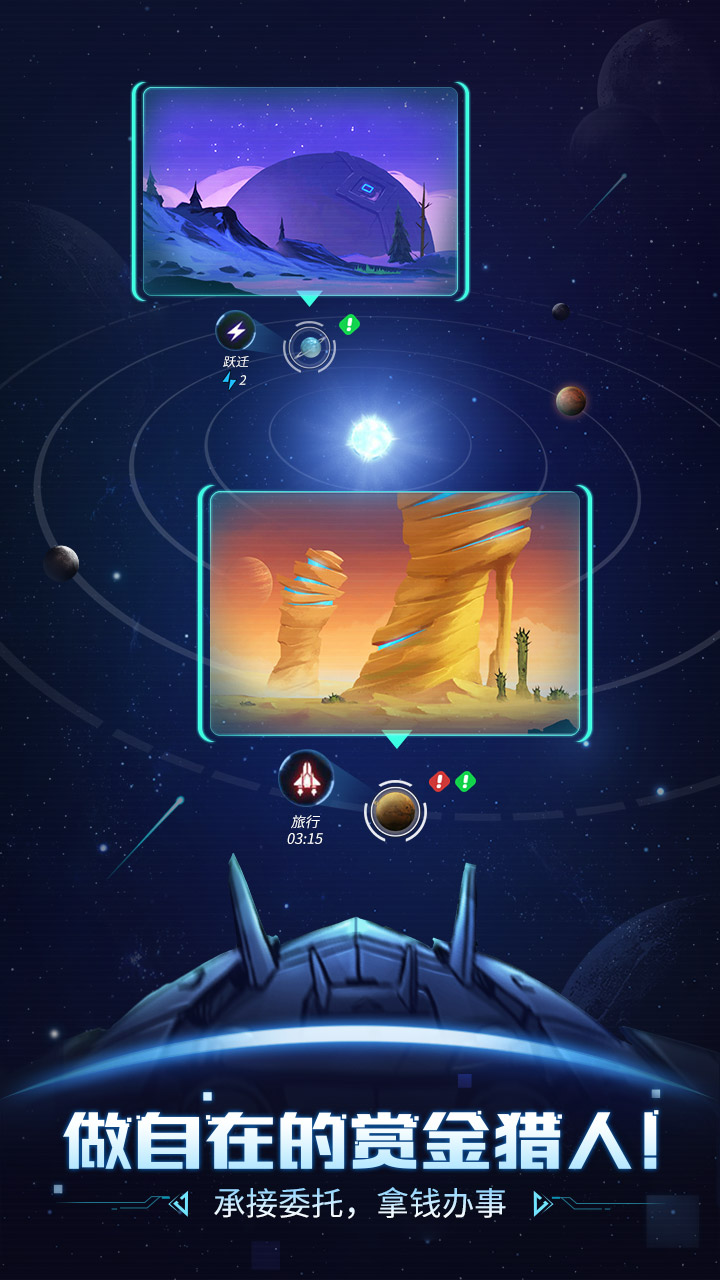This screenshot has height=1280, width=720.
Task: Choose the gray moon on the star map
Action: [x=61, y=563]
